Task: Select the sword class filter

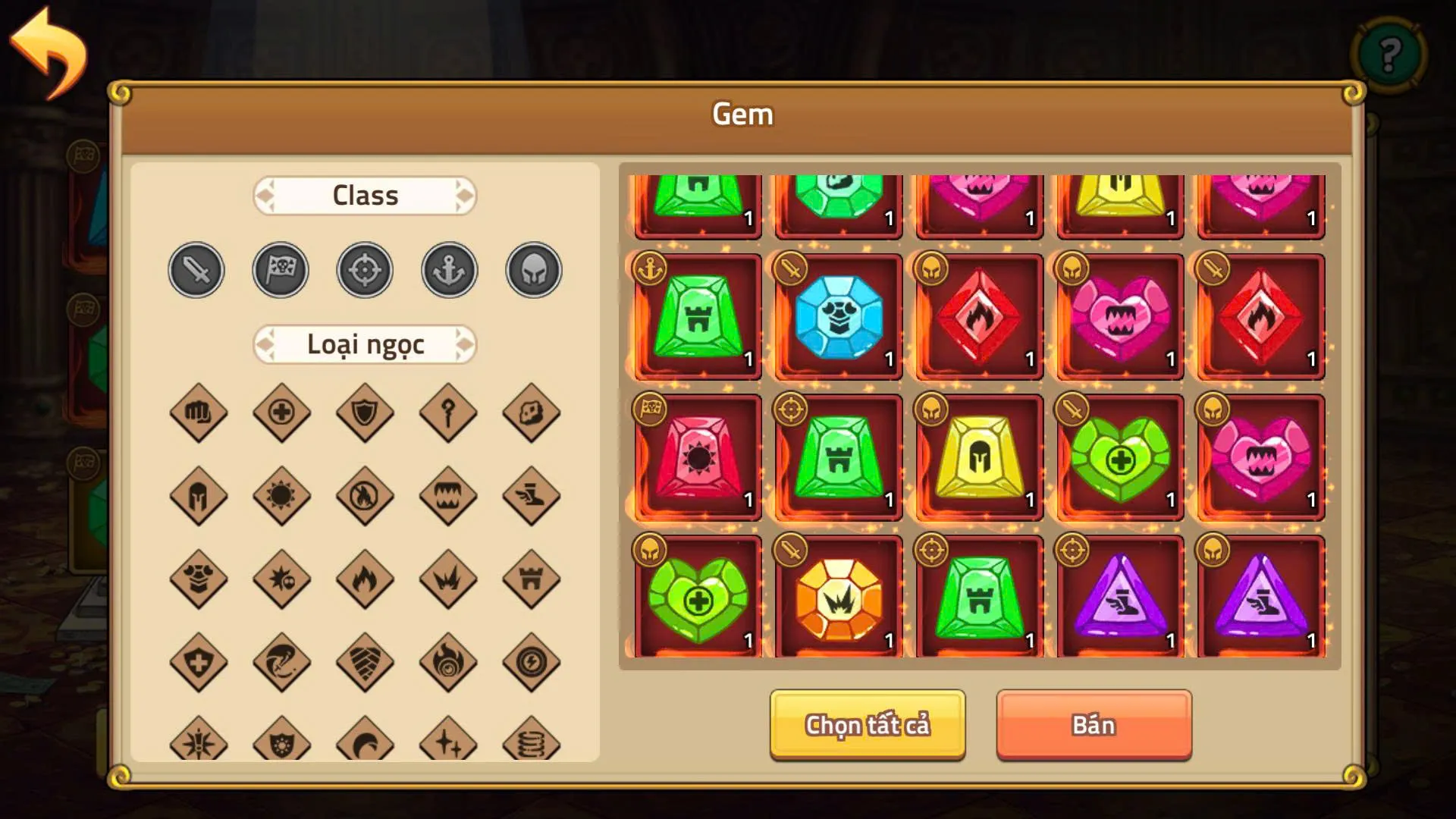Action: click(196, 270)
